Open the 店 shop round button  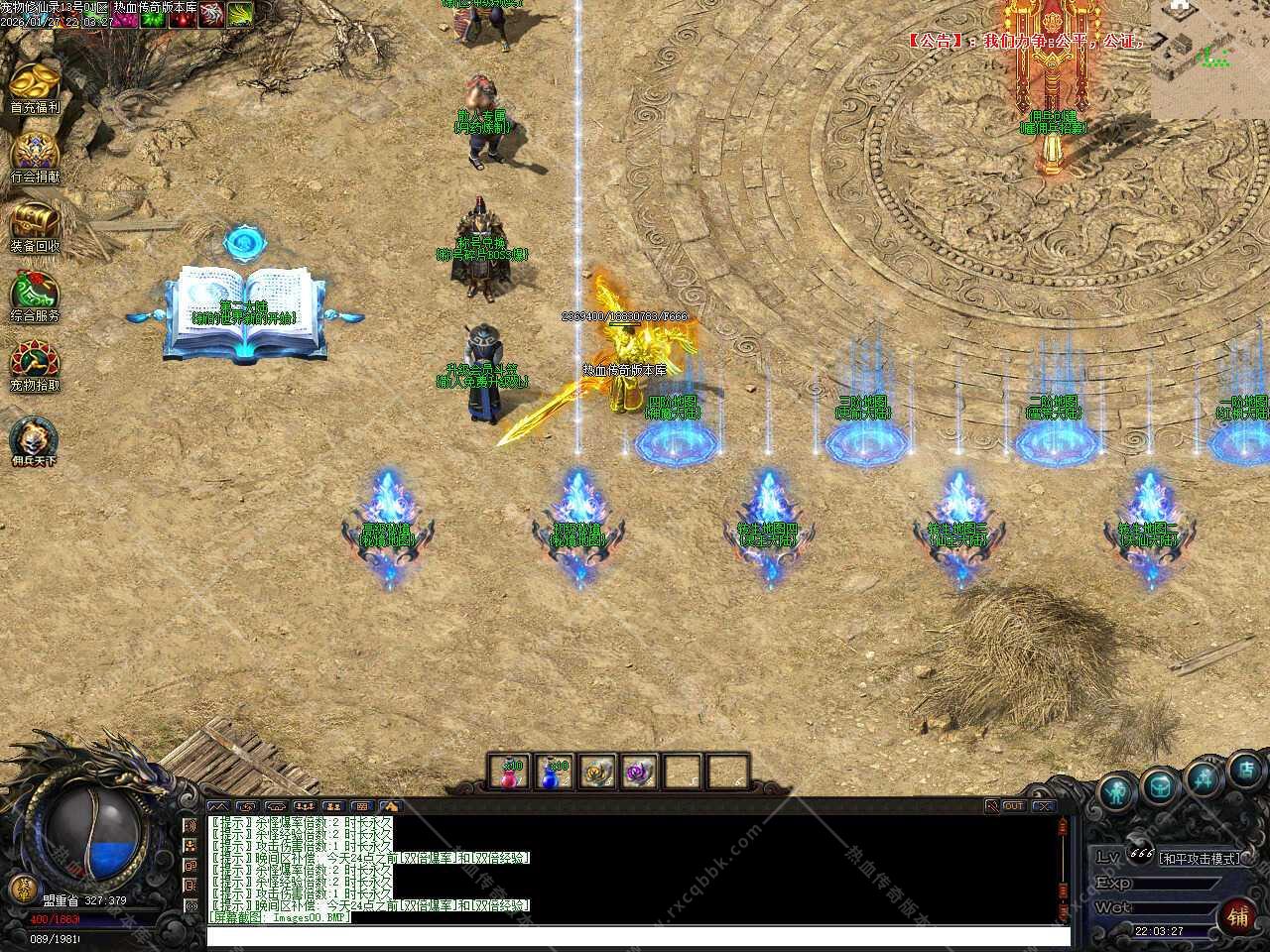1246,769
